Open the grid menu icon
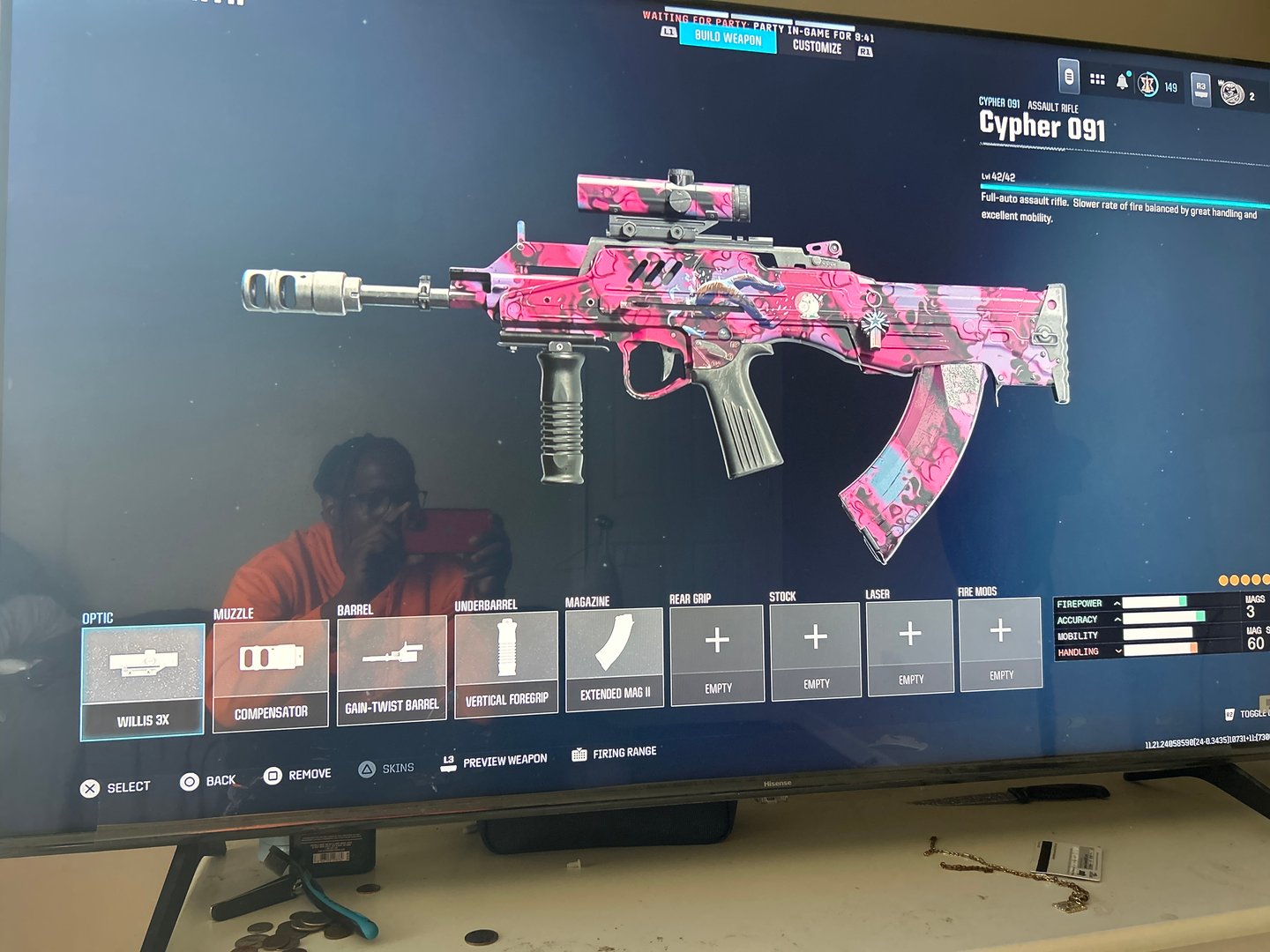 coord(1097,79)
